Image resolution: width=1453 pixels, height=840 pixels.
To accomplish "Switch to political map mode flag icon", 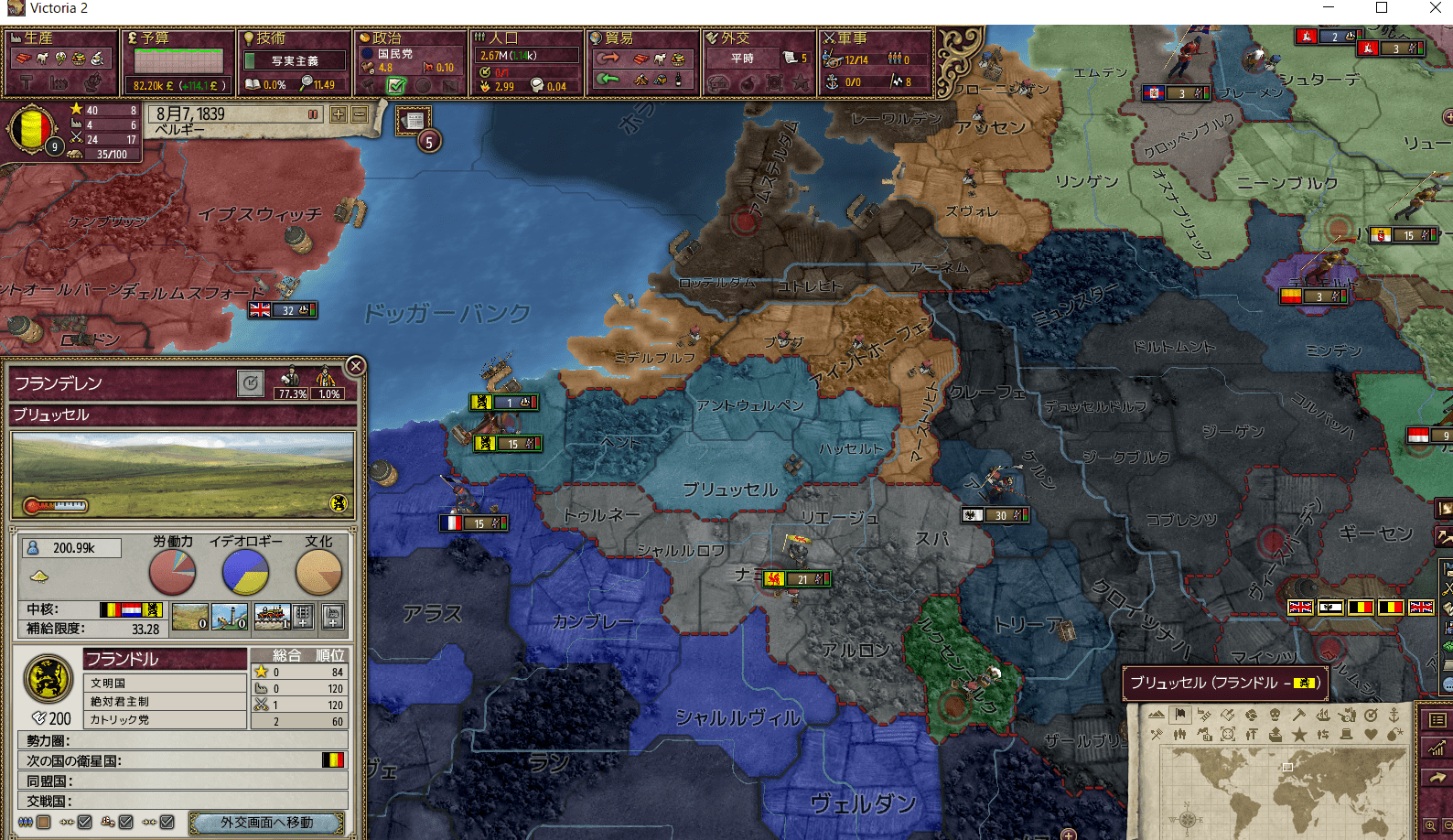I will tap(1179, 716).
